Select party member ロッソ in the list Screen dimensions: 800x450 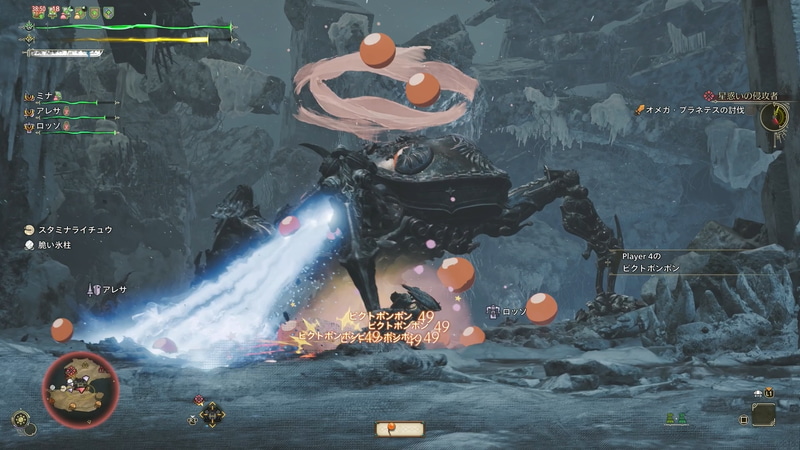(48, 127)
